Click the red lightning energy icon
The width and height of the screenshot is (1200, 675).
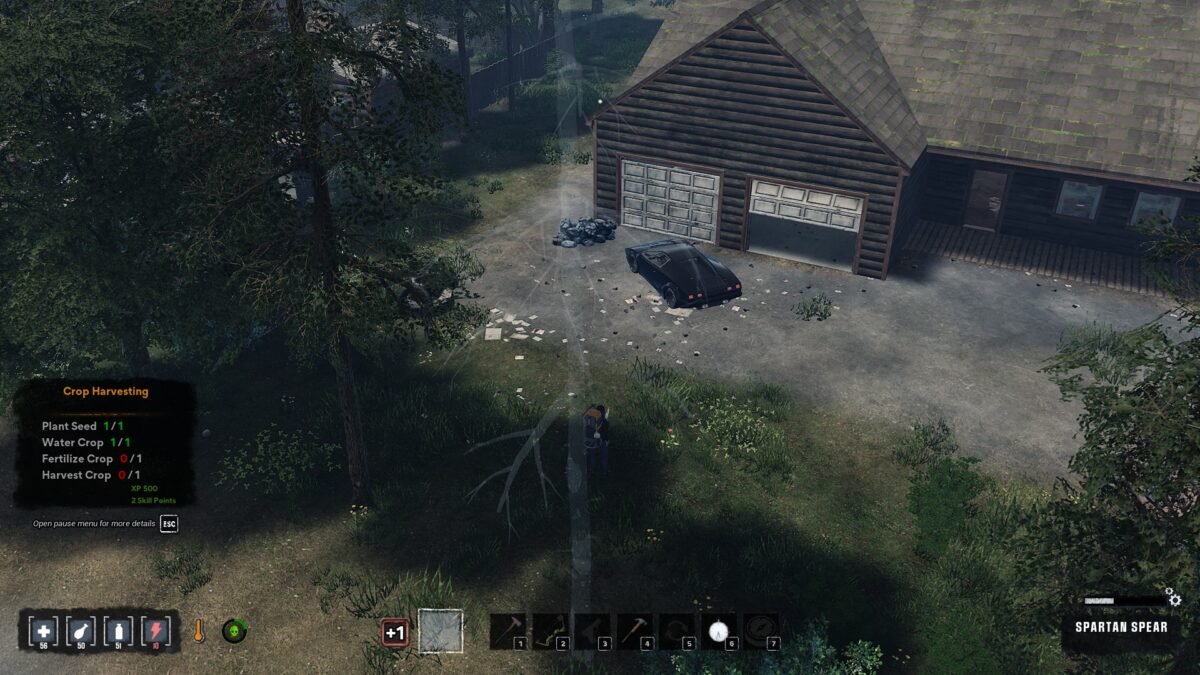[155, 631]
